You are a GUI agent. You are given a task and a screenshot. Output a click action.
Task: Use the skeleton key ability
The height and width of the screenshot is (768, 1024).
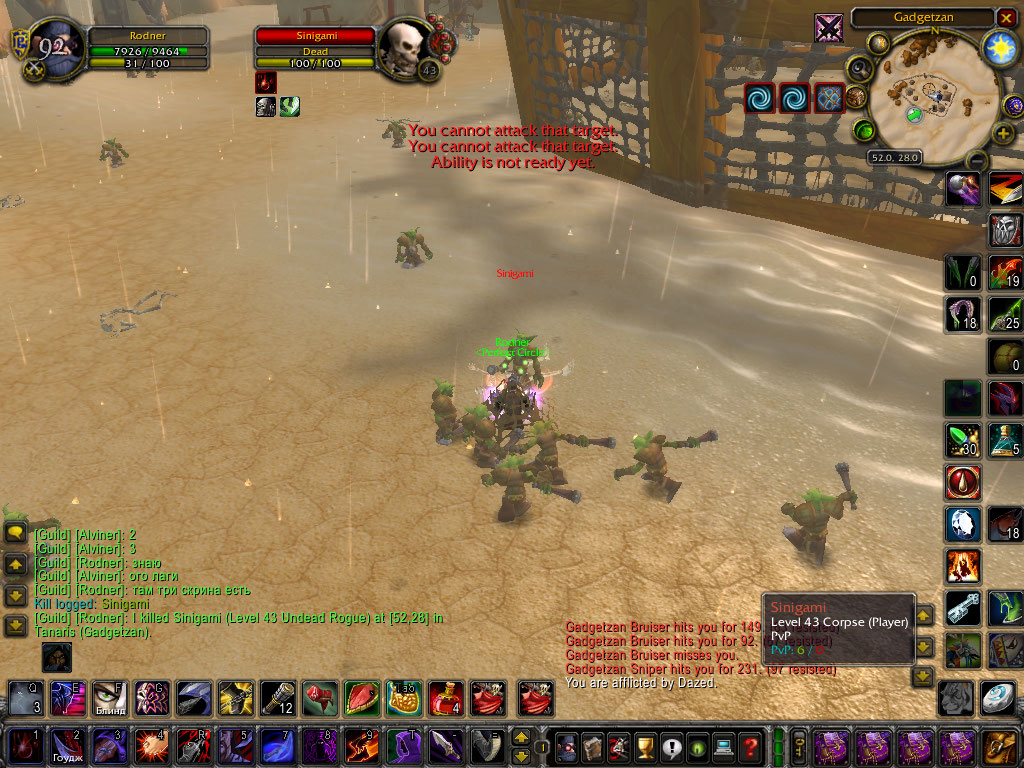pyautogui.click(x=962, y=608)
